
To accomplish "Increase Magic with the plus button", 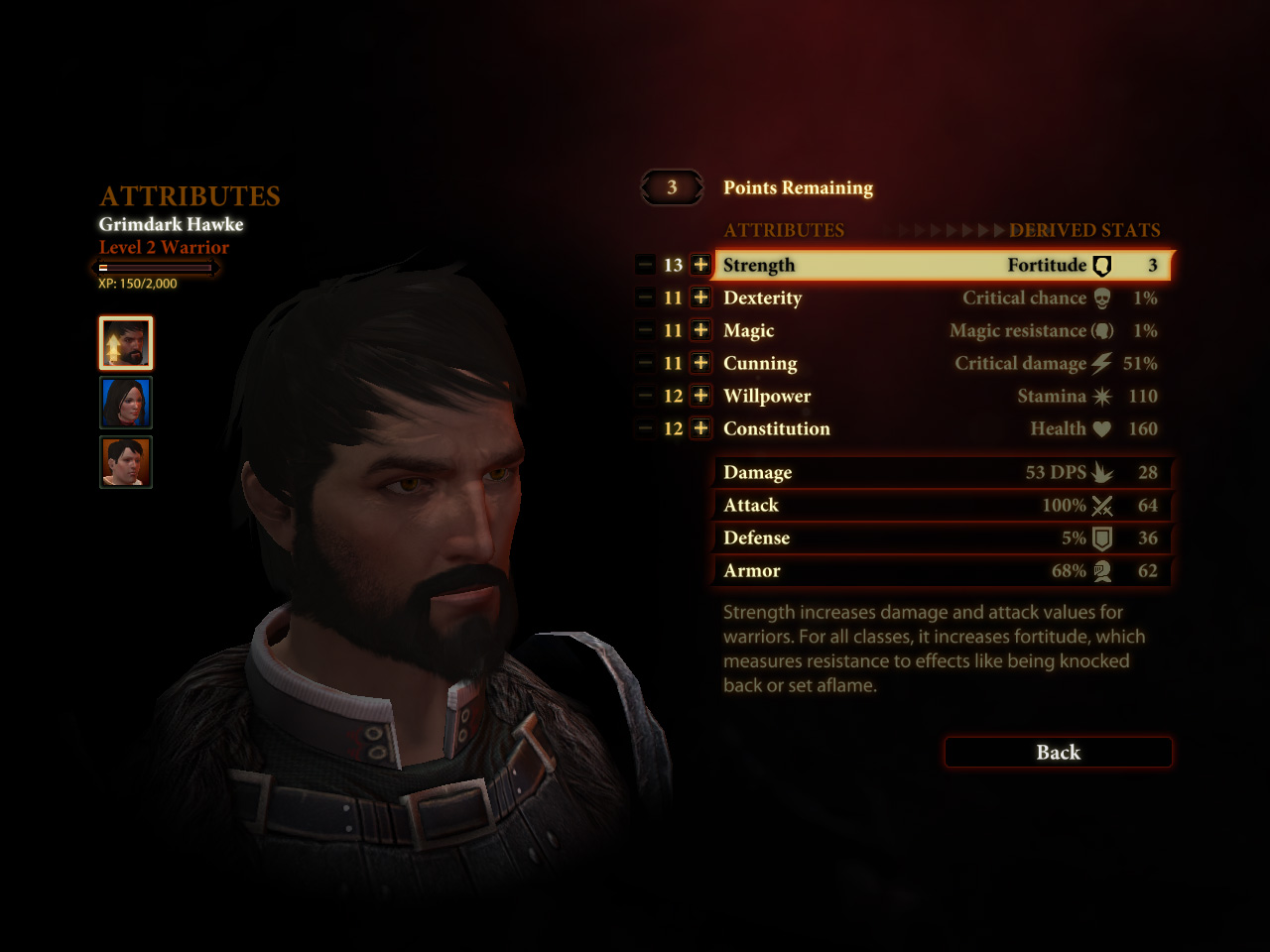I will coord(700,330).
